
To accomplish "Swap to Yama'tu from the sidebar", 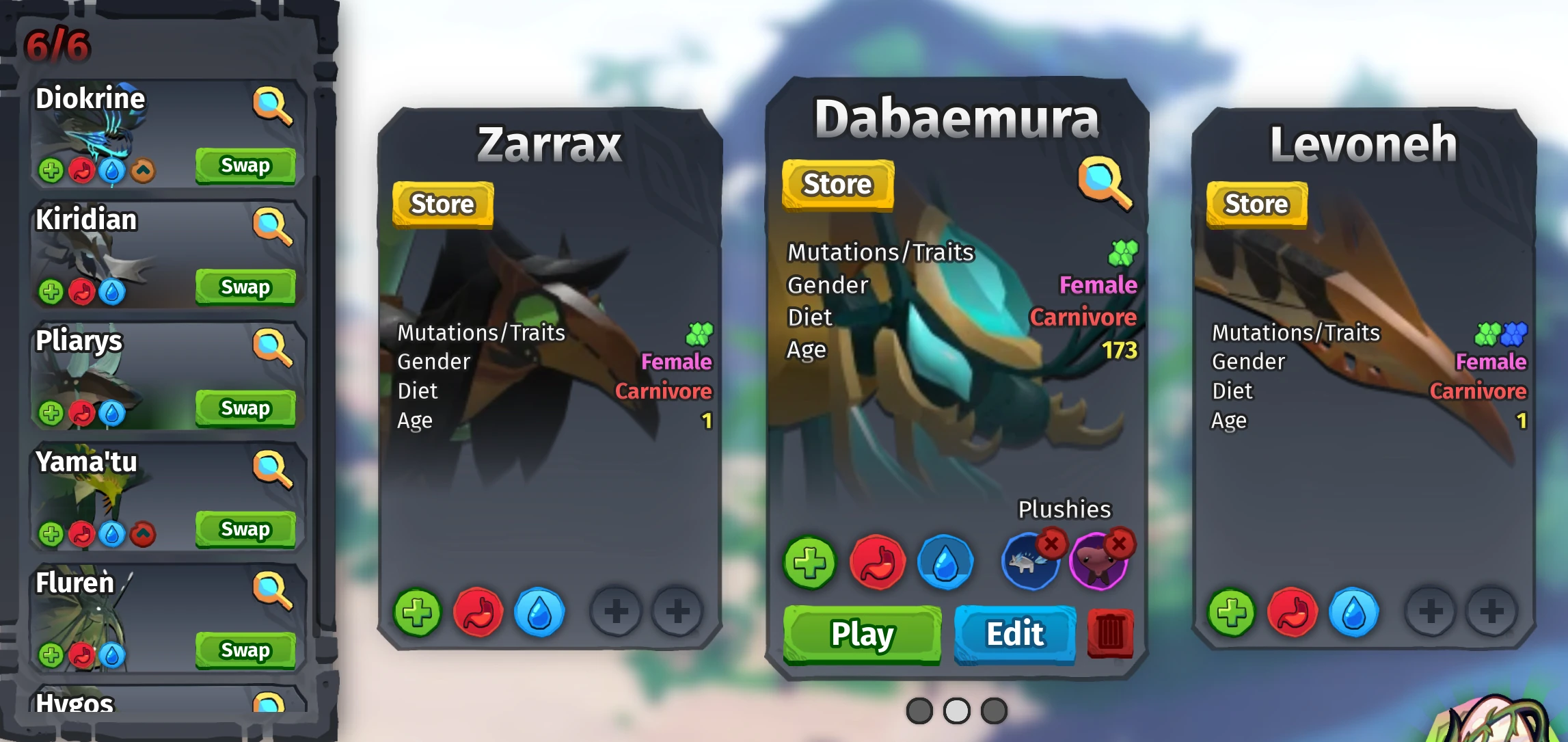I will [245, 529].
